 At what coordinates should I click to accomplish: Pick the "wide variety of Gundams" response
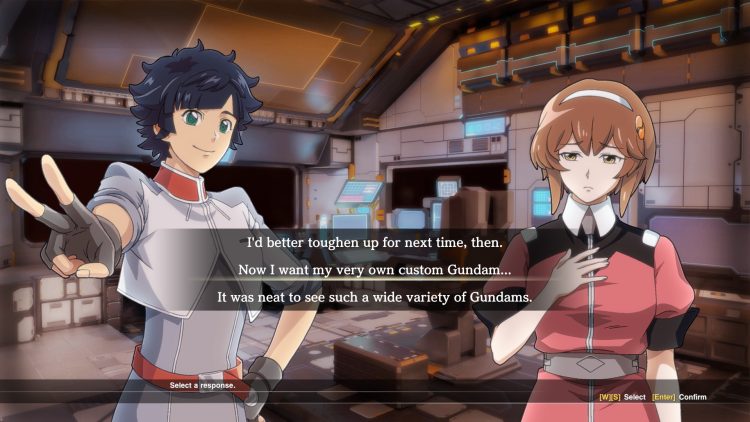(x=375, y=297)
